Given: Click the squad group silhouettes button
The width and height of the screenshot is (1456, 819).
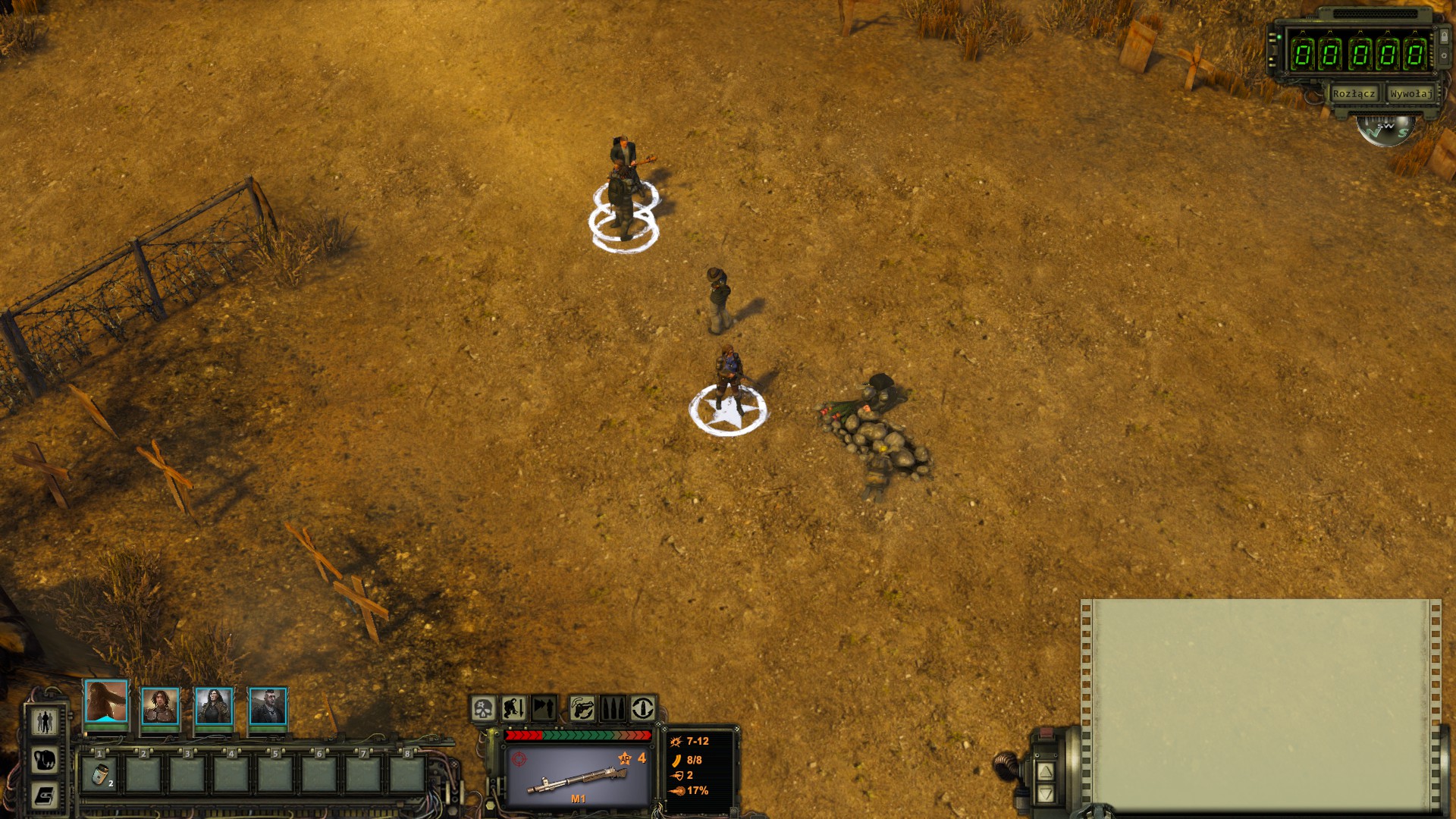Looking at the screenshot, I should click(x=45, y=721).
